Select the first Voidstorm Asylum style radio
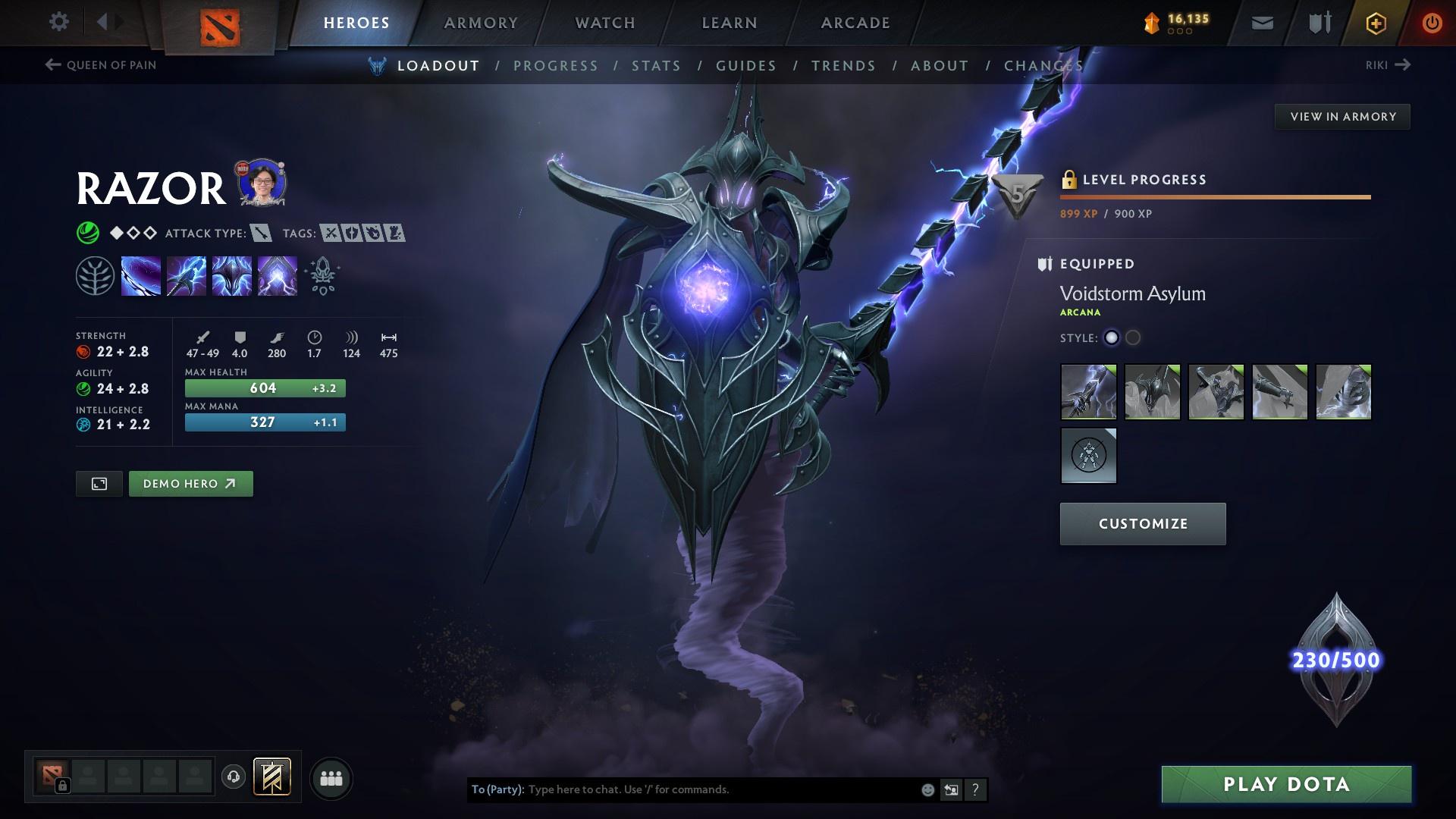The image size is (1456, 819). click(x=1110, y=338)
